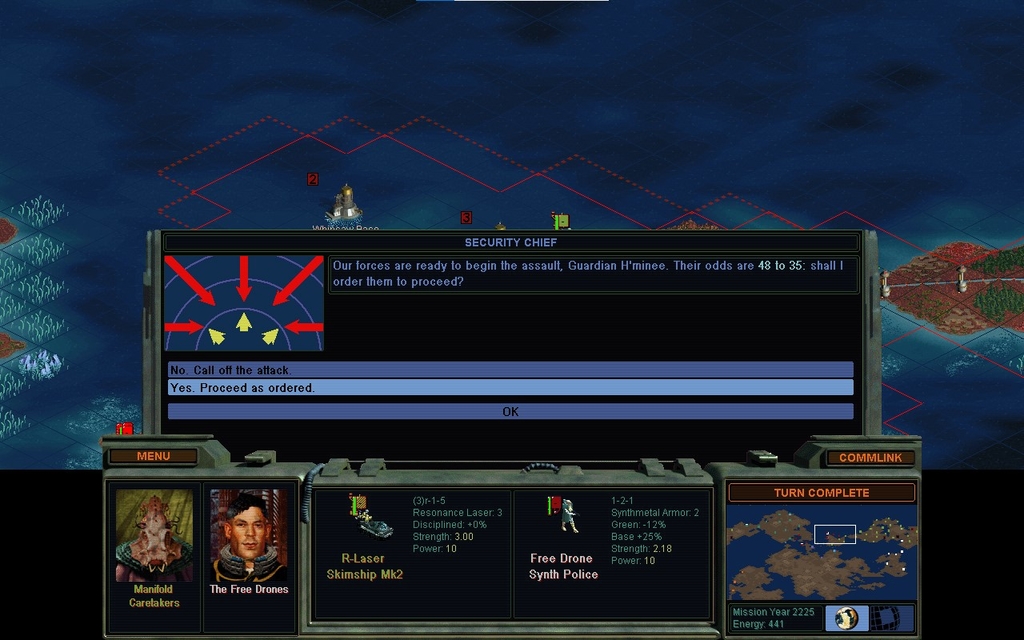1024x640 pixels.
Task: Open the COMMLINK panel
Action: coord(870,458)
